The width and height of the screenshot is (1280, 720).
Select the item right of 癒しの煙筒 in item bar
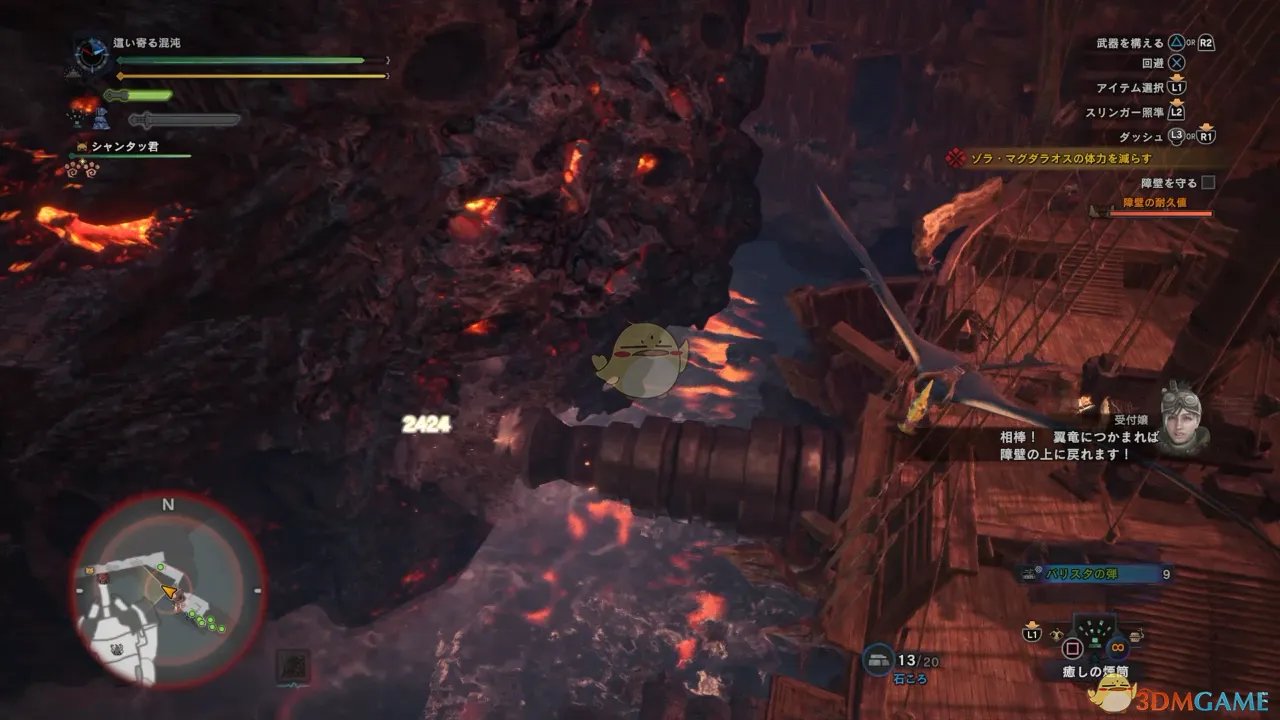[1134, 634]
